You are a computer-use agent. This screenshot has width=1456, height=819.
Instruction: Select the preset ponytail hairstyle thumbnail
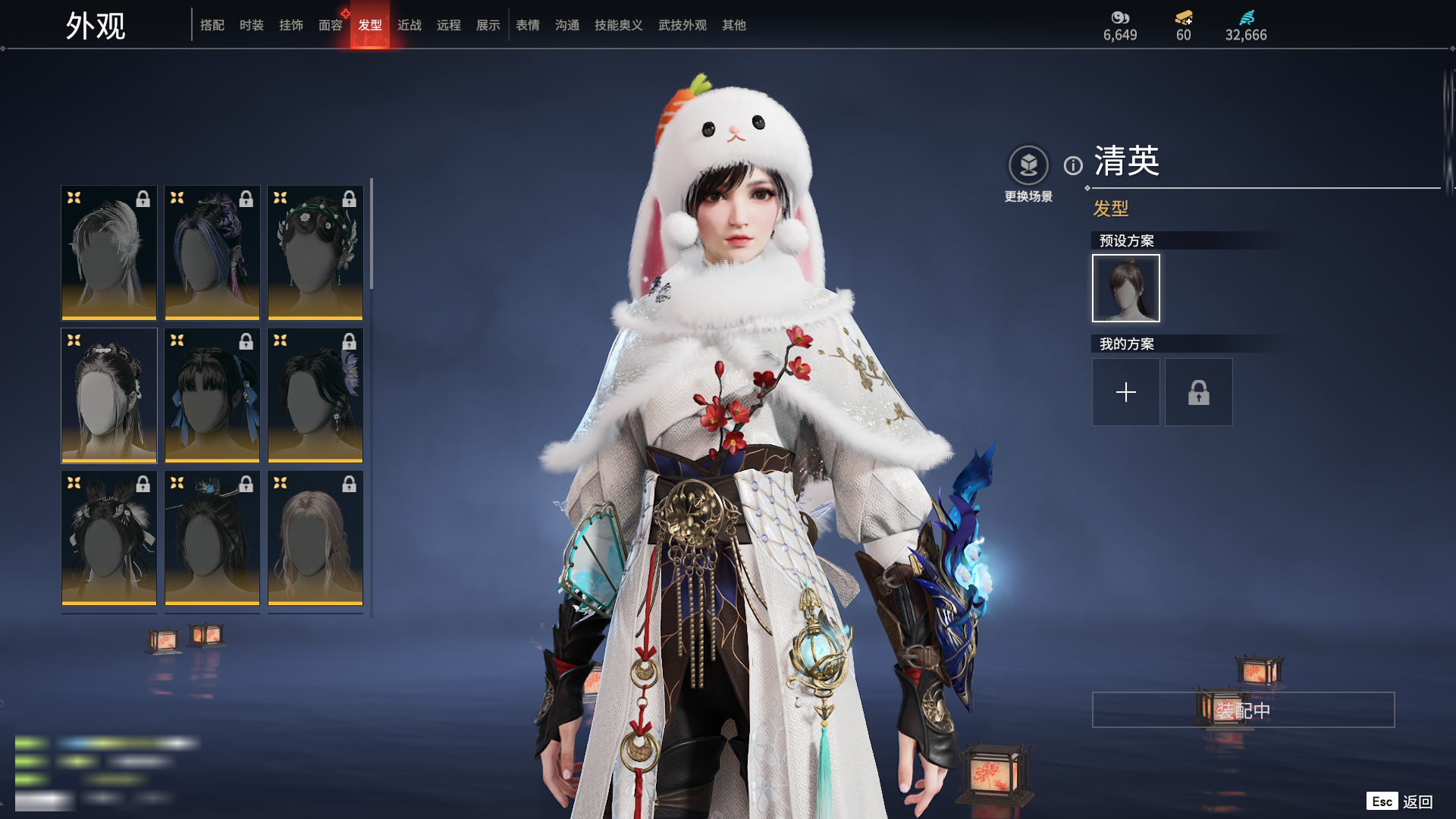(x=1126, y=288)
